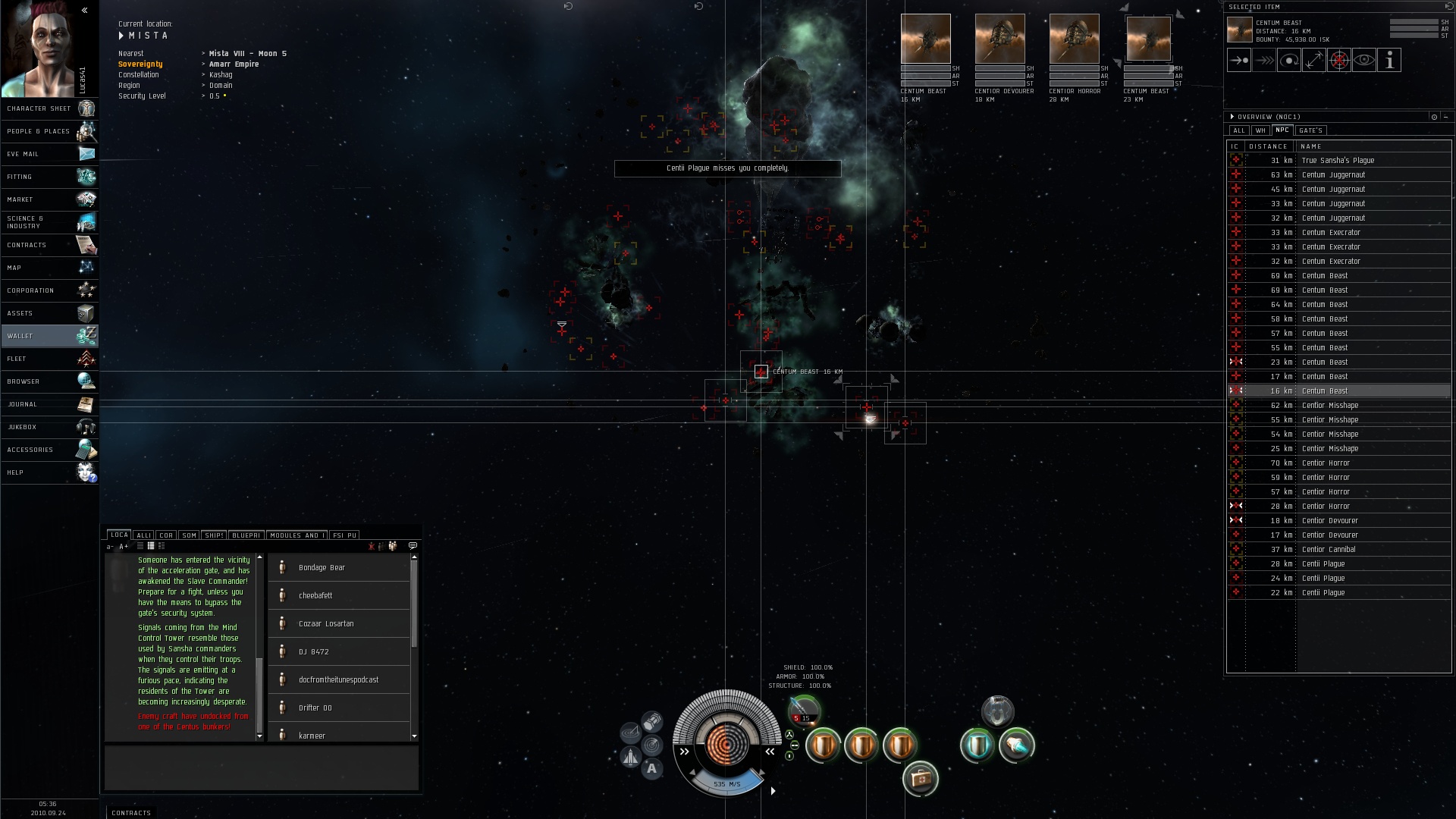Viewport: 1456px width, 819px height.
Task: Select True Sansha's Plague in overview
Action: (x=1338, y=161)
